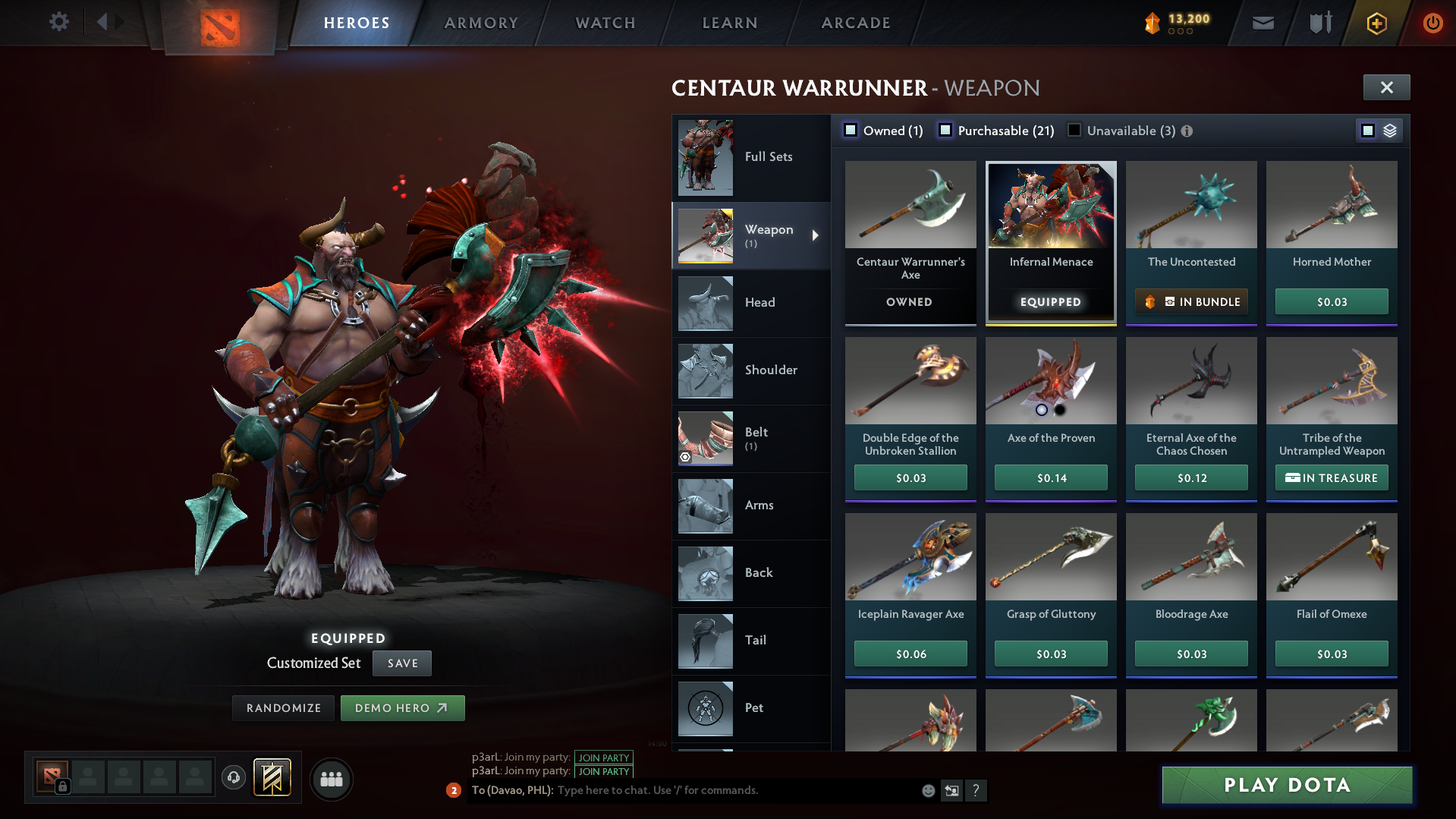Expand the Weapon slot arrow

(816, 236)
